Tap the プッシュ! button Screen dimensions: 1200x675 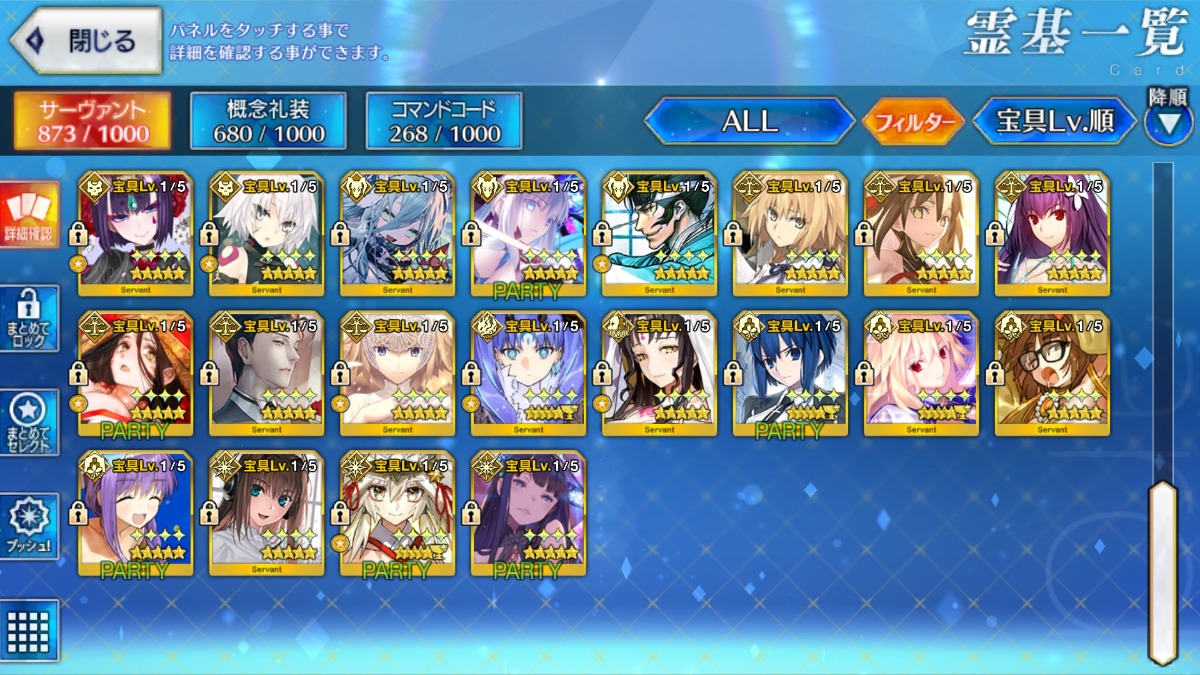coord(29,526)
